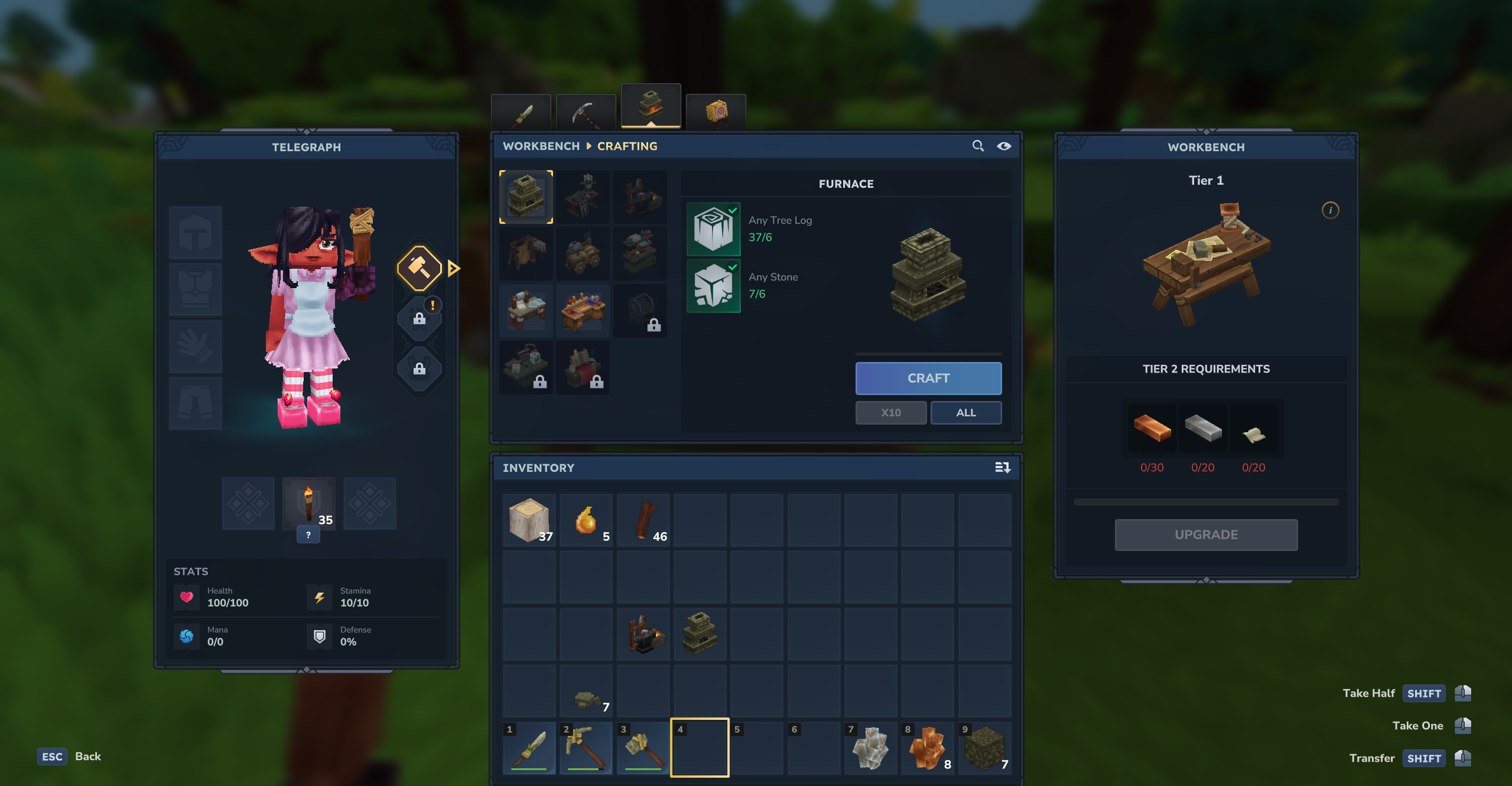
Task: Select the Furnace recipe in the grid
Action: (x=526, y=197)
